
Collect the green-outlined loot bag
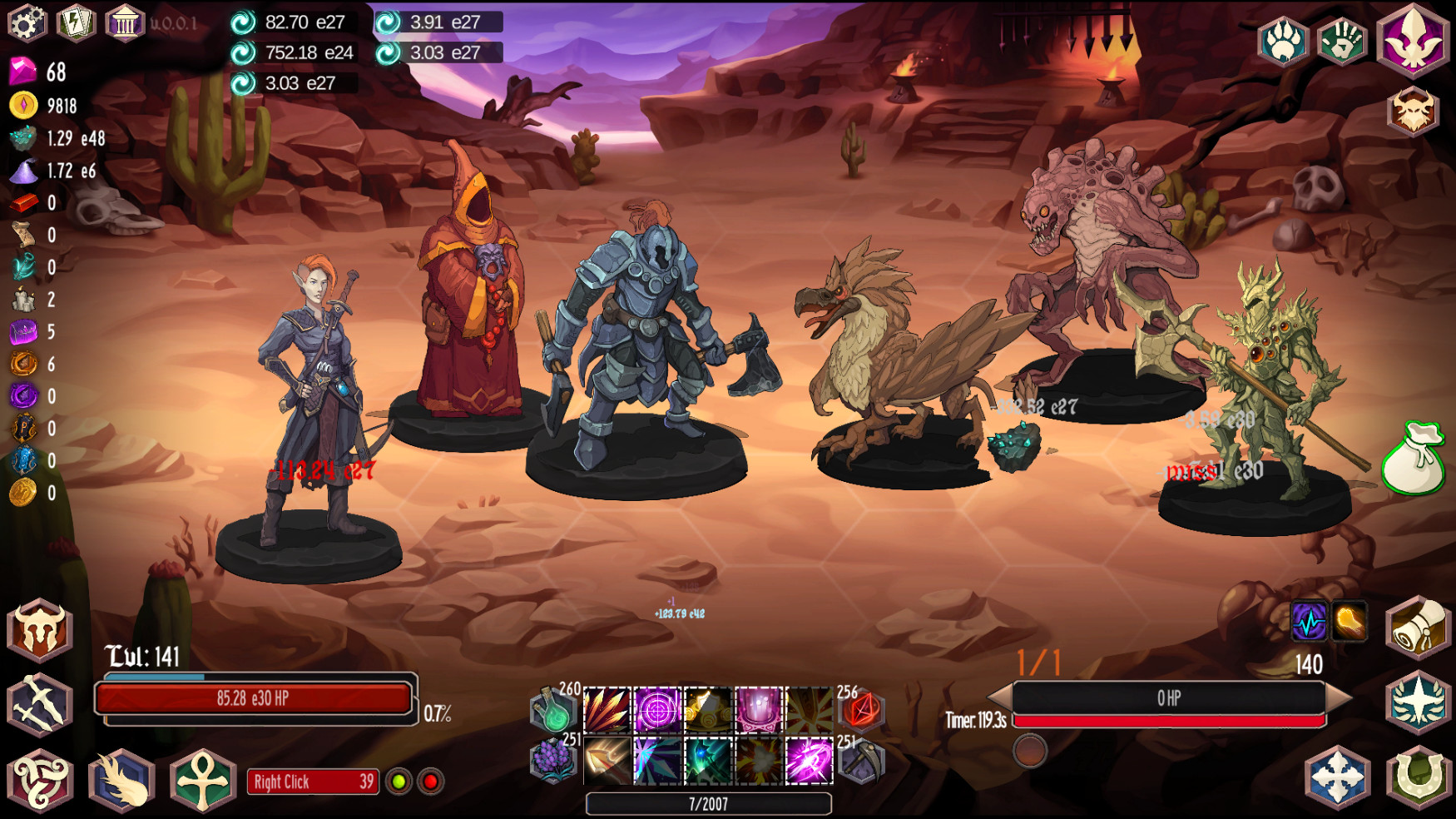click(x=1413, y=460)
